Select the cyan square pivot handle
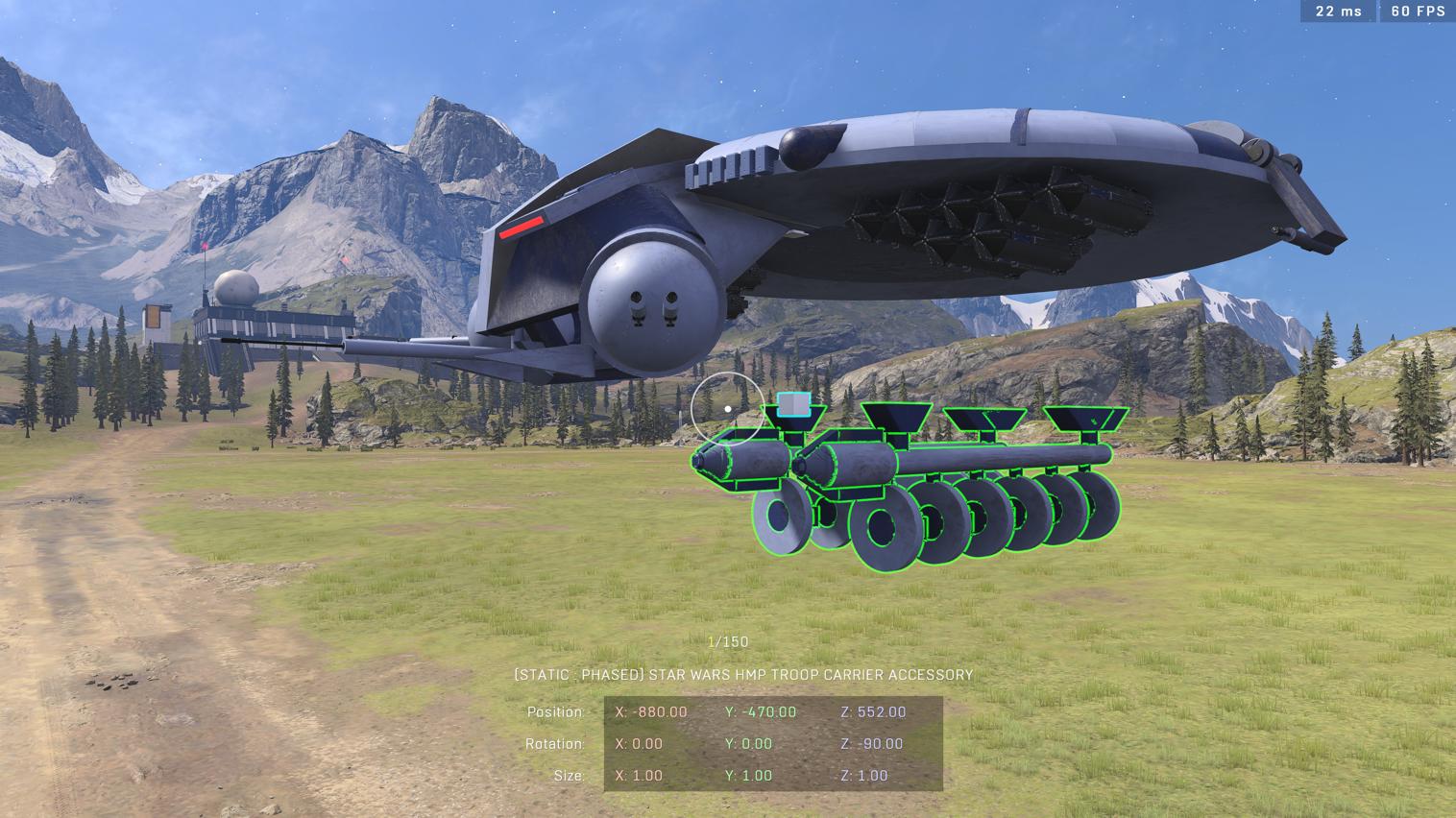The width and height of the screenshot is (1456, 818). (x=793, y=405)
